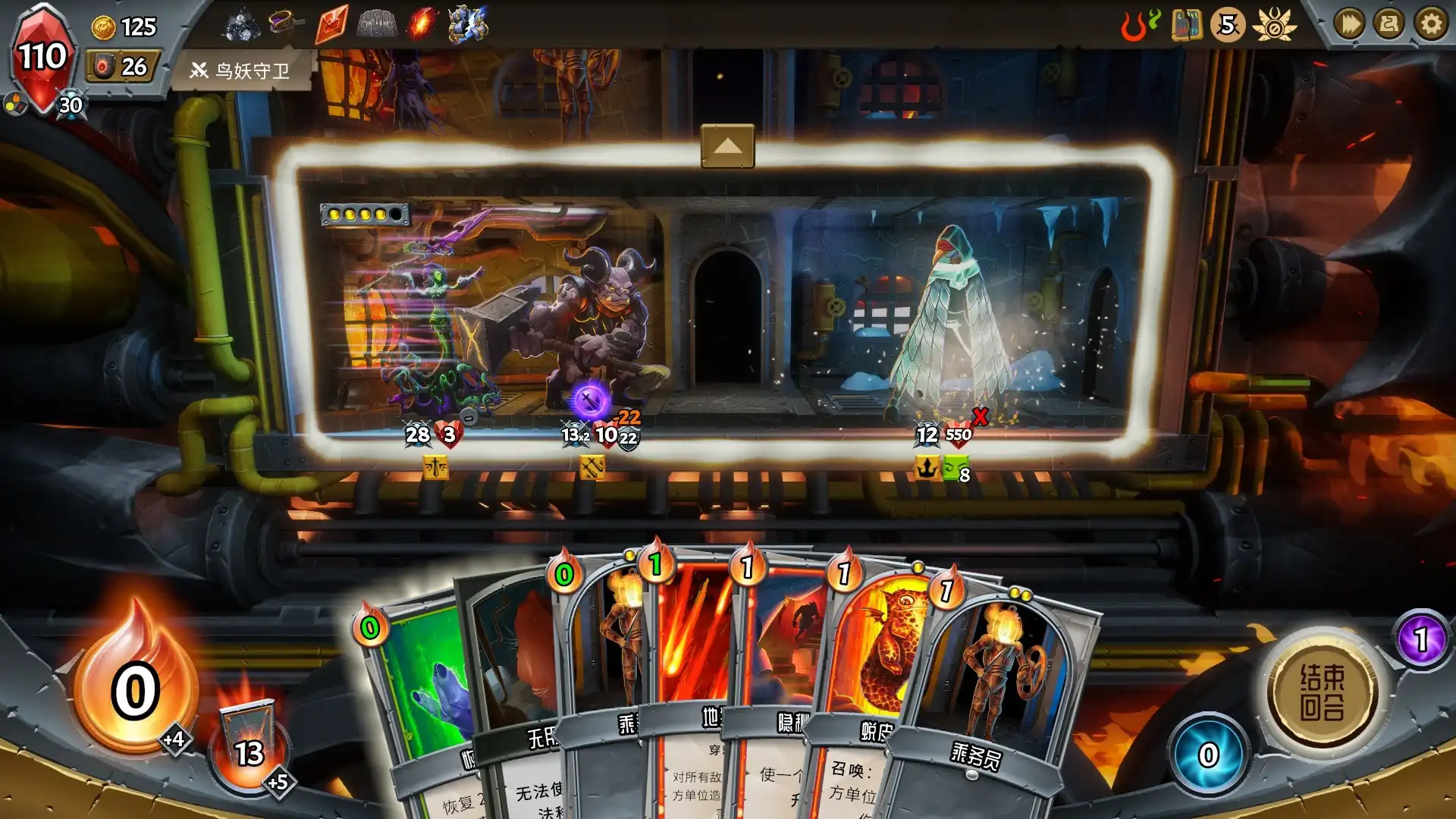Click the undo/retry icon beside settings
Screen dimensions: 1456x819
(x=1391, y=25)
